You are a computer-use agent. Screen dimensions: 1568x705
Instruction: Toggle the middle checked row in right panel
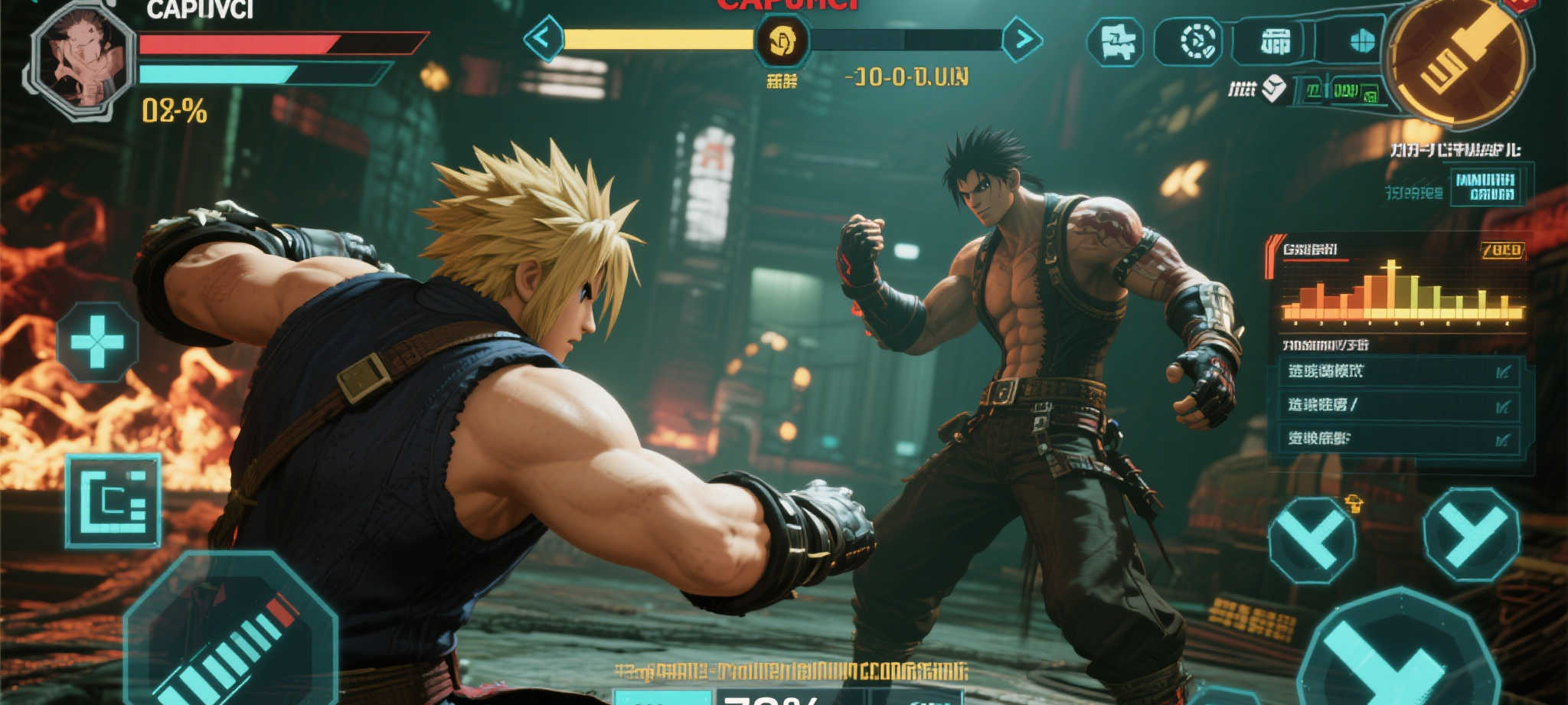point(1400,405)
